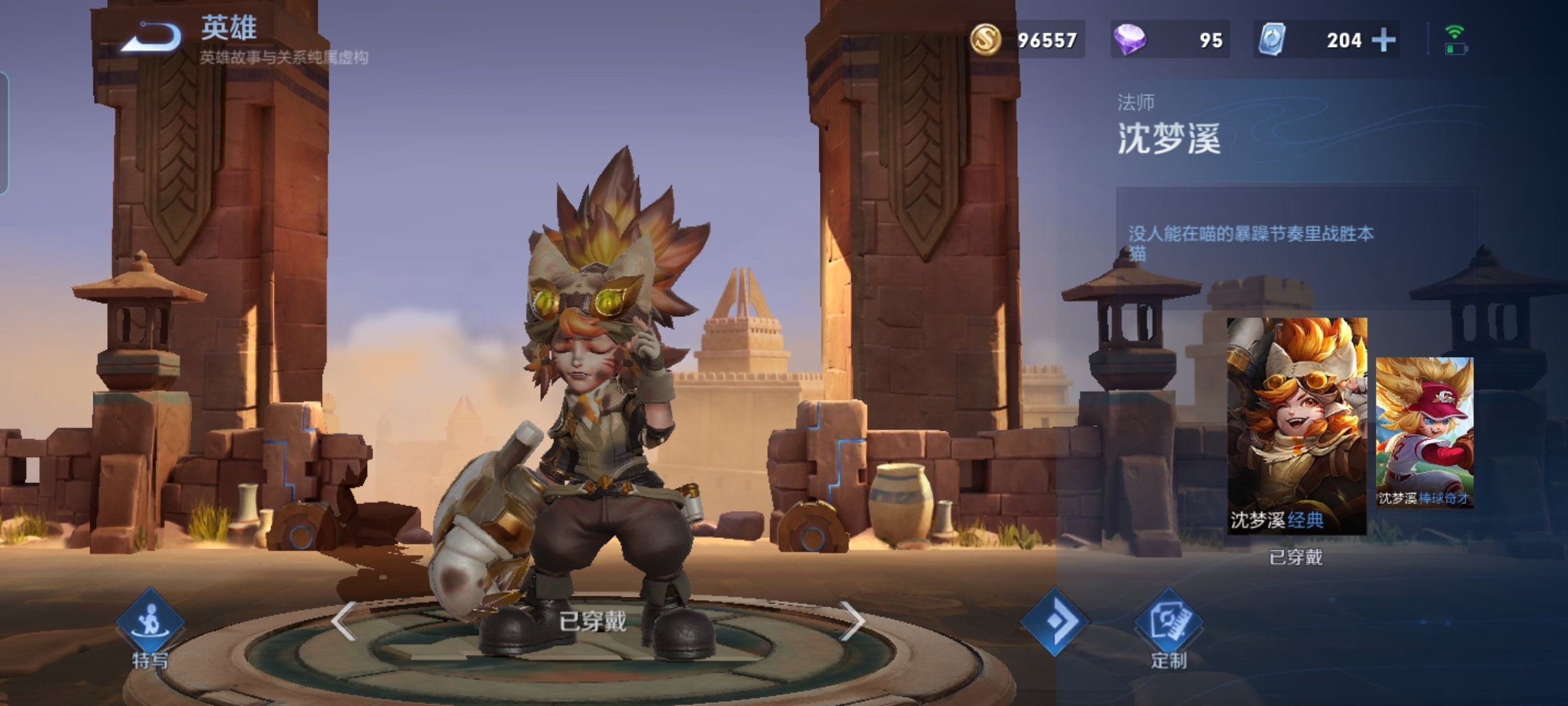Open the 特写 close-up view

[x=150, y=626]
